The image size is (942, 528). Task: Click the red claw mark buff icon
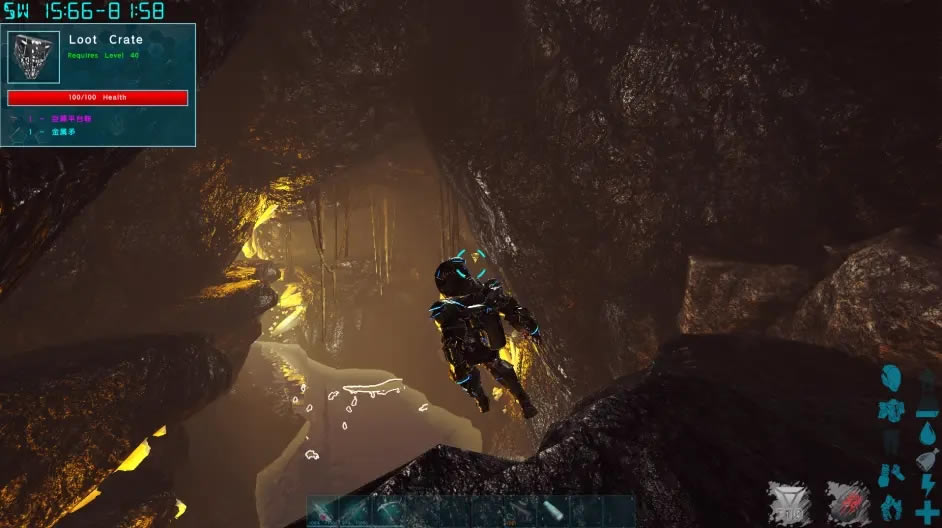click(x=847, y=502)
